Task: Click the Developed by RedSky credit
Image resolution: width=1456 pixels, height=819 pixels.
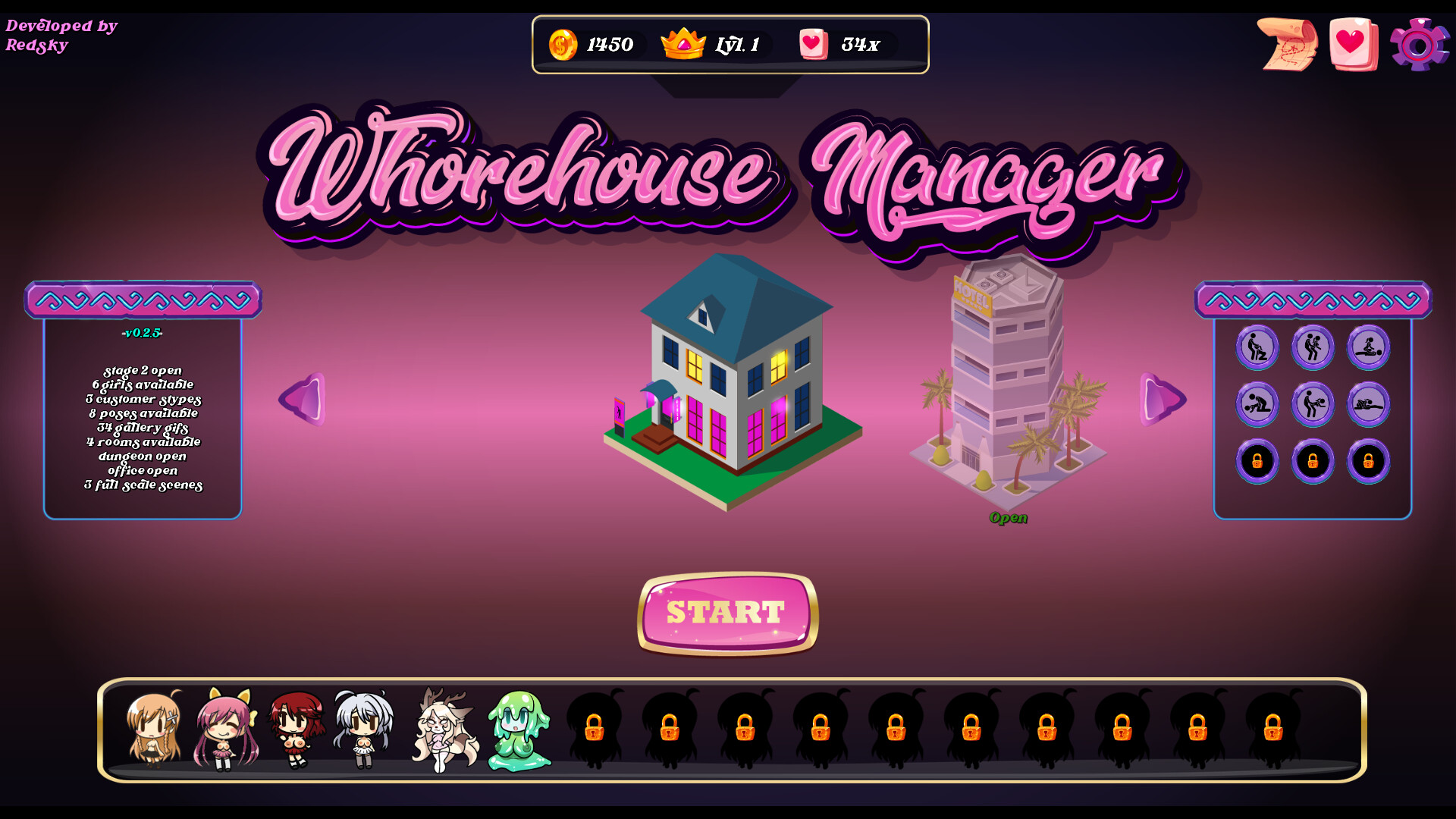Action: (x=59, y=35)
